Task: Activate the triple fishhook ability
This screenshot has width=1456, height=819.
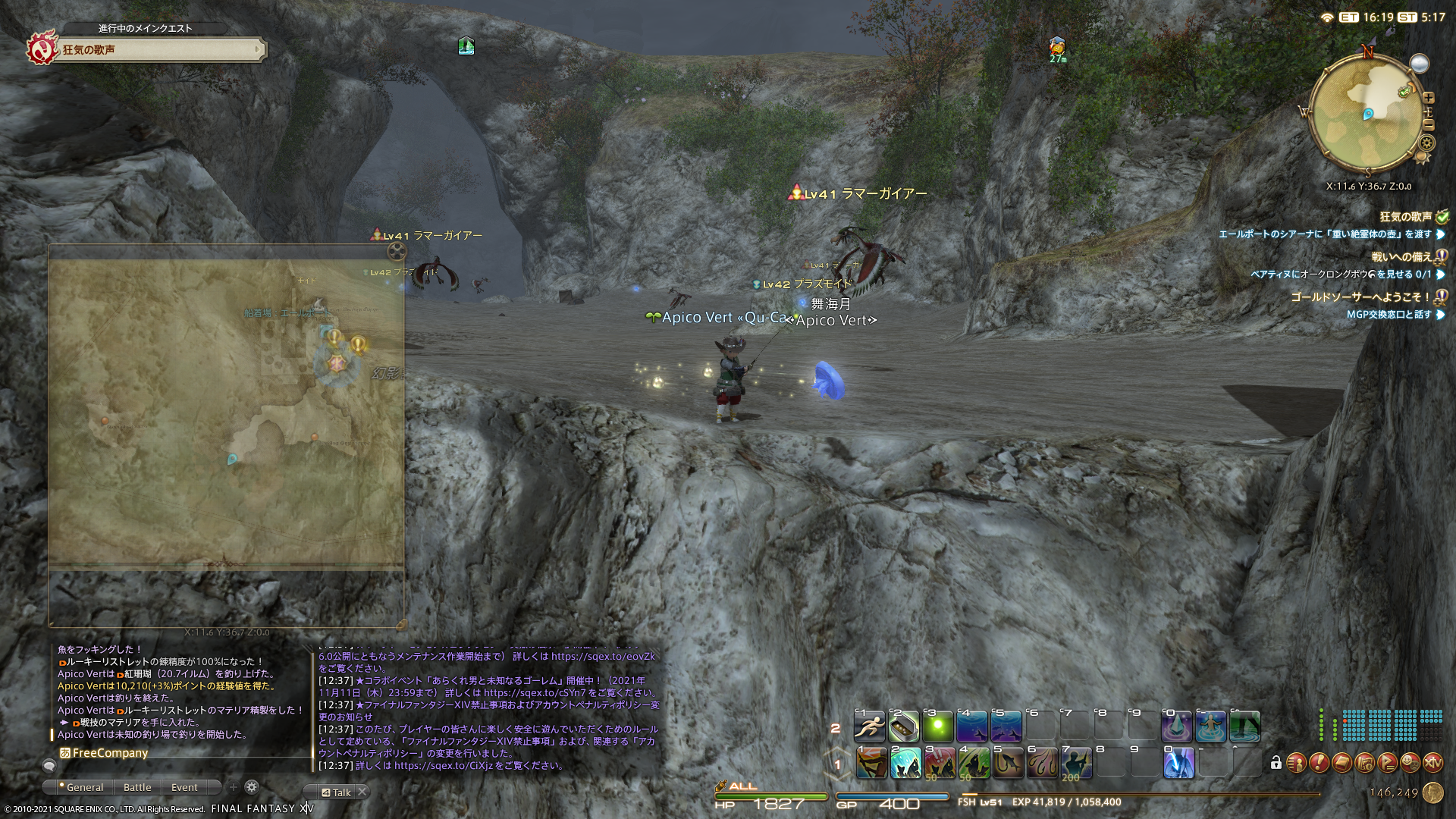Action: point(1042,763)
